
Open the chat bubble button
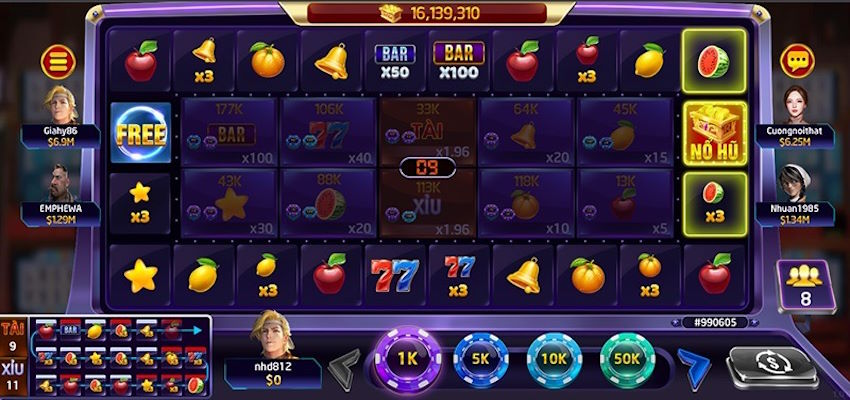pos(797,62)
